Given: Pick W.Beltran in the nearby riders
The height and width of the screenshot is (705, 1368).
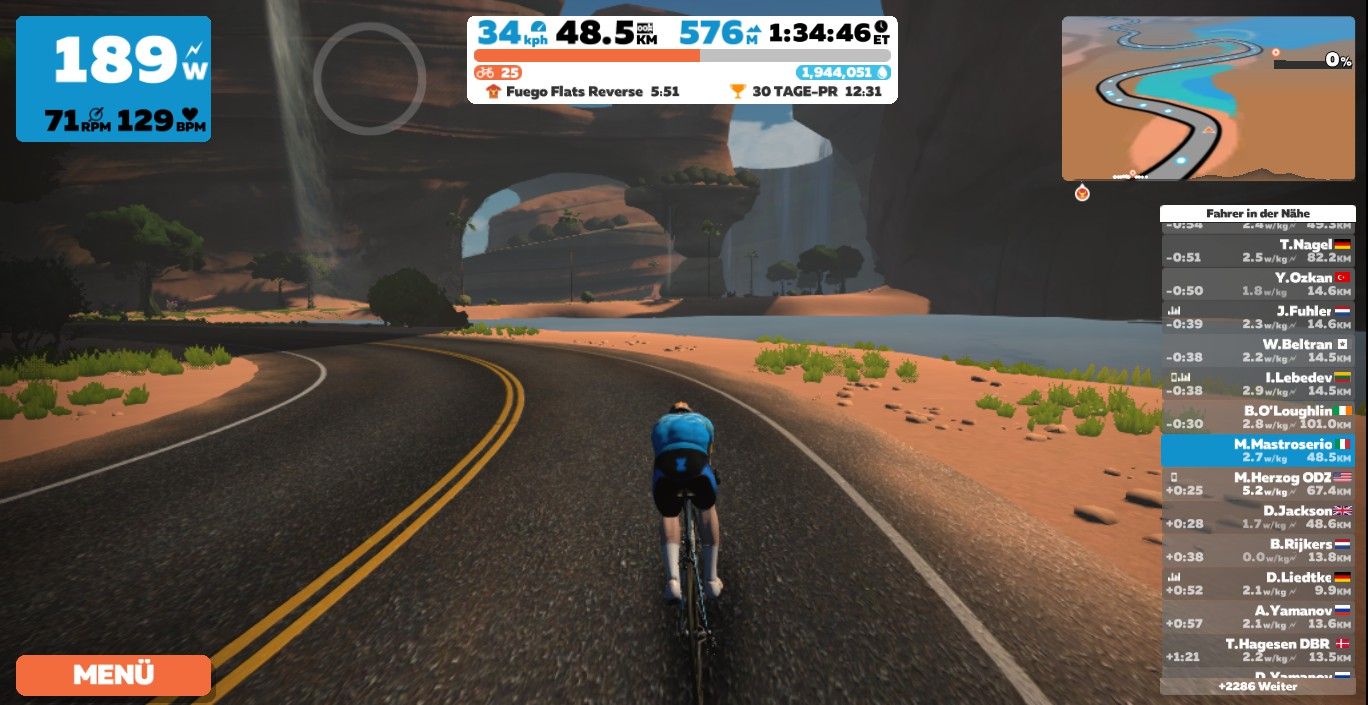Looking at the screenshot, I should click(x=1257, y=350).
